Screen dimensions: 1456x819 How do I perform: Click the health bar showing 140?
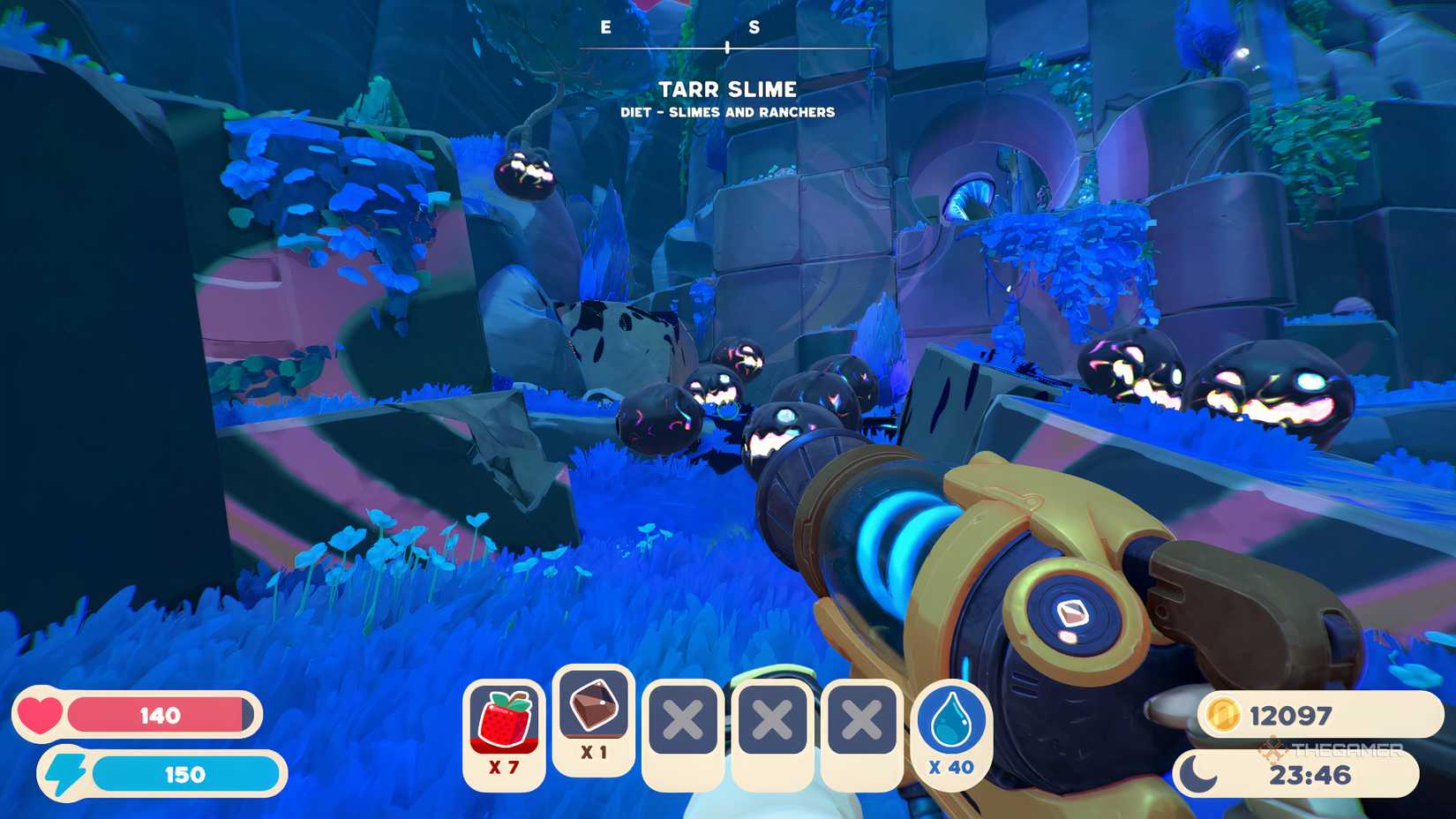pyautogui.click(x=163, y=715)
